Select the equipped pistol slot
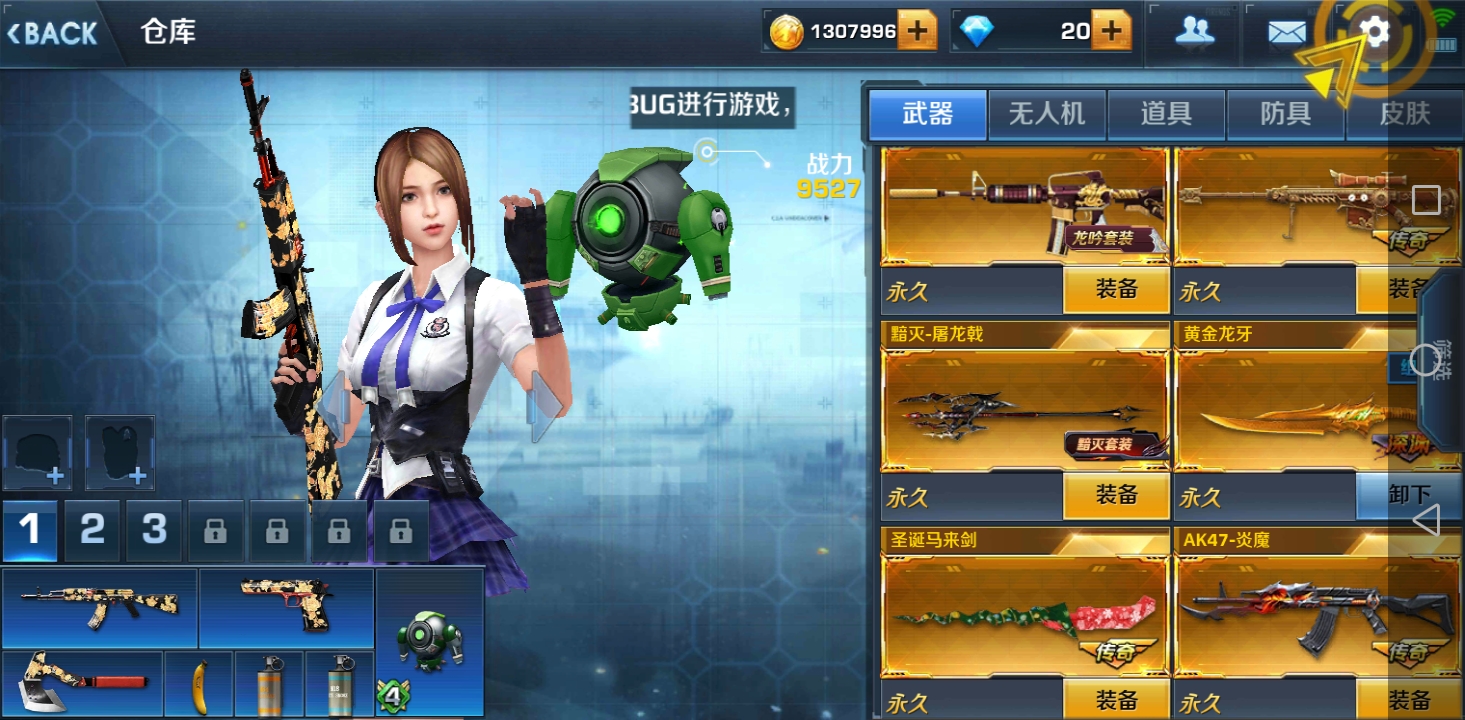 (286, 605)
